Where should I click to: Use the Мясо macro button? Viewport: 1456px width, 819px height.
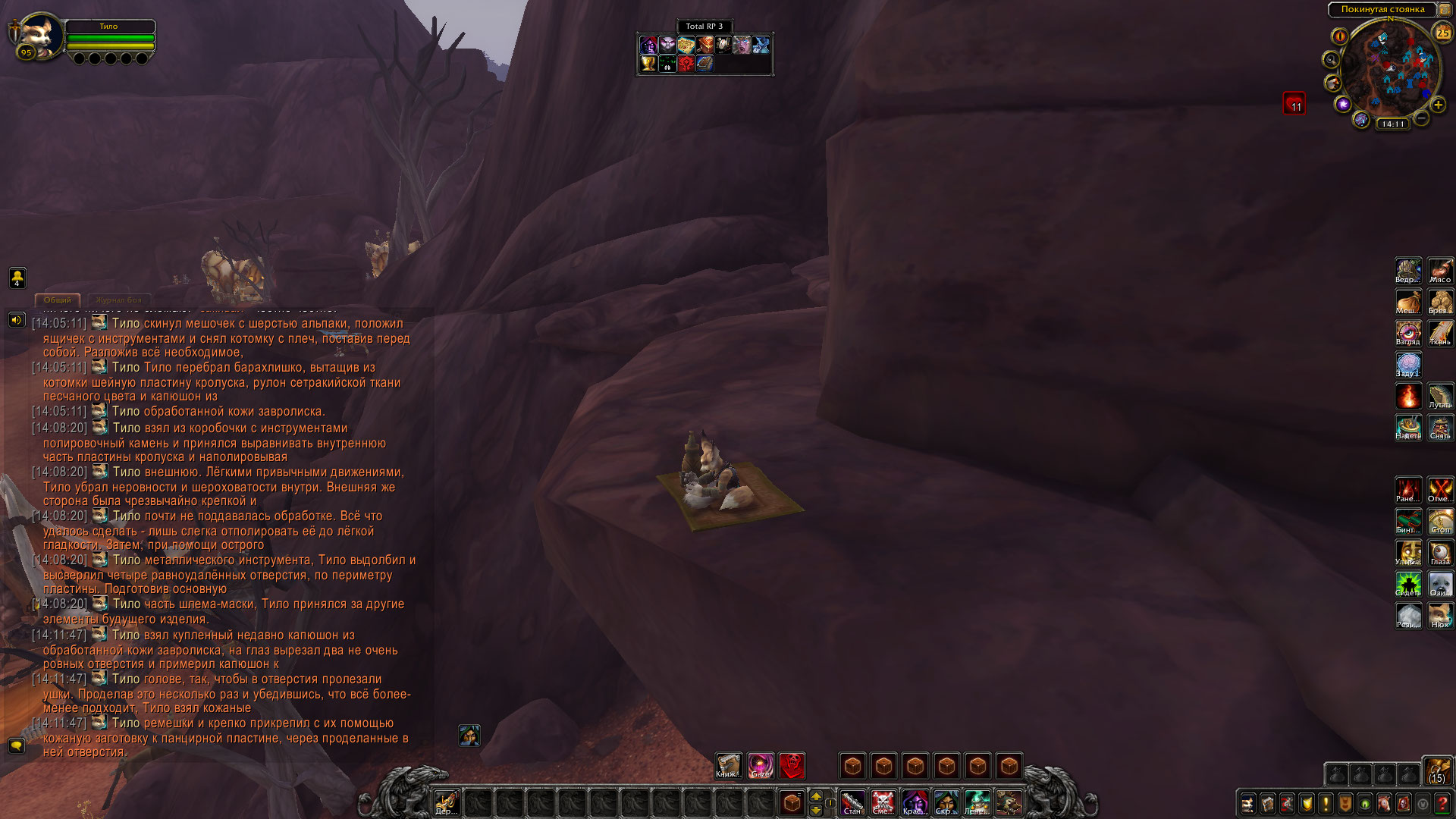[1440, 271]
